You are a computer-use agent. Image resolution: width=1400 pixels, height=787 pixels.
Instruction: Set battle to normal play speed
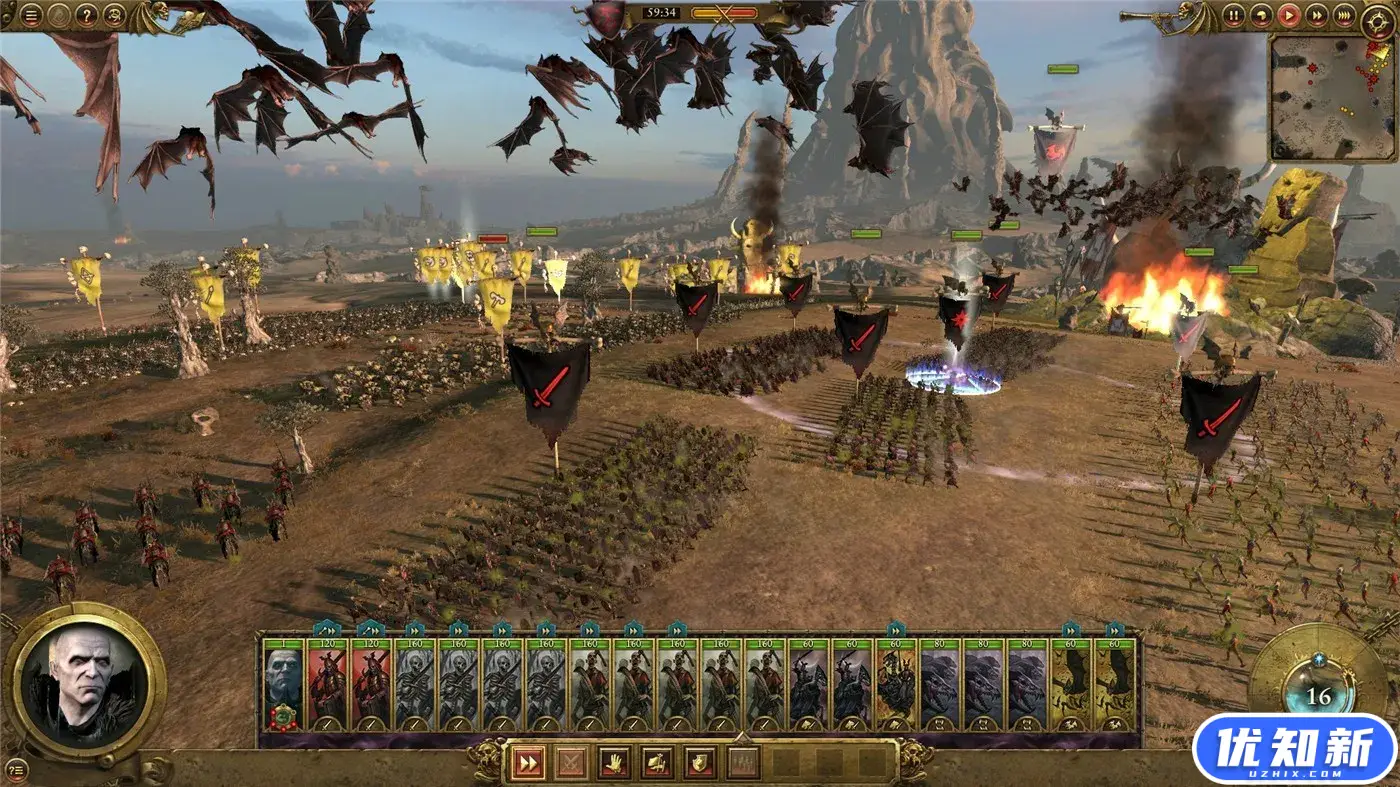(1289, 16)
